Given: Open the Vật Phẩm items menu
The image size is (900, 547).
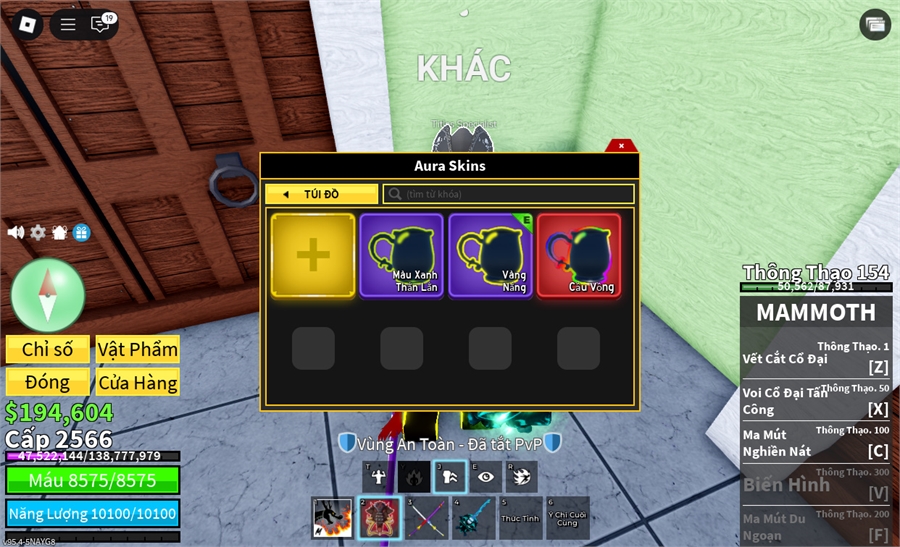Looking at the screenshot, I should click(x=137, y=349).
